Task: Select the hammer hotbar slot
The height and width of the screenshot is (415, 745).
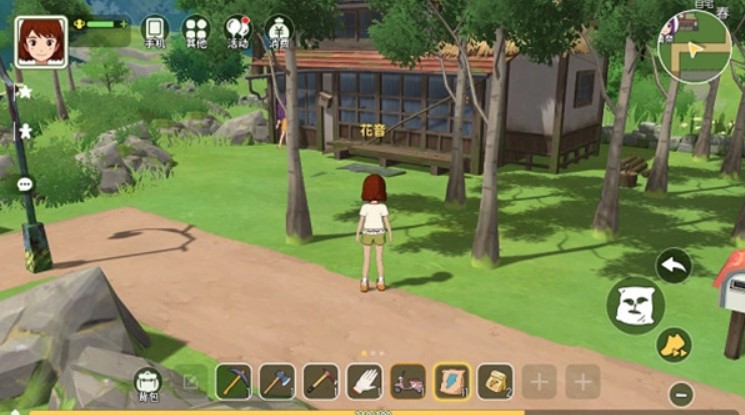Action: click(x=321, y=381)
